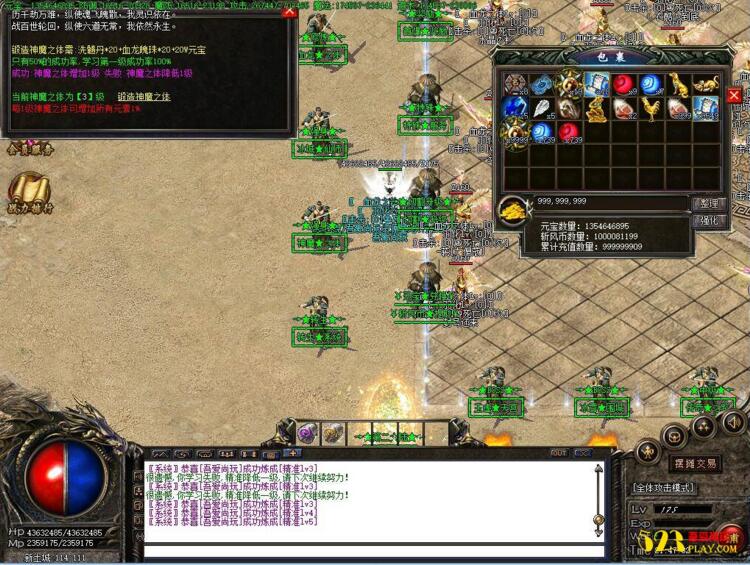Click the speaker sound button
Screen dimensions: 750x565
point(735,422)
